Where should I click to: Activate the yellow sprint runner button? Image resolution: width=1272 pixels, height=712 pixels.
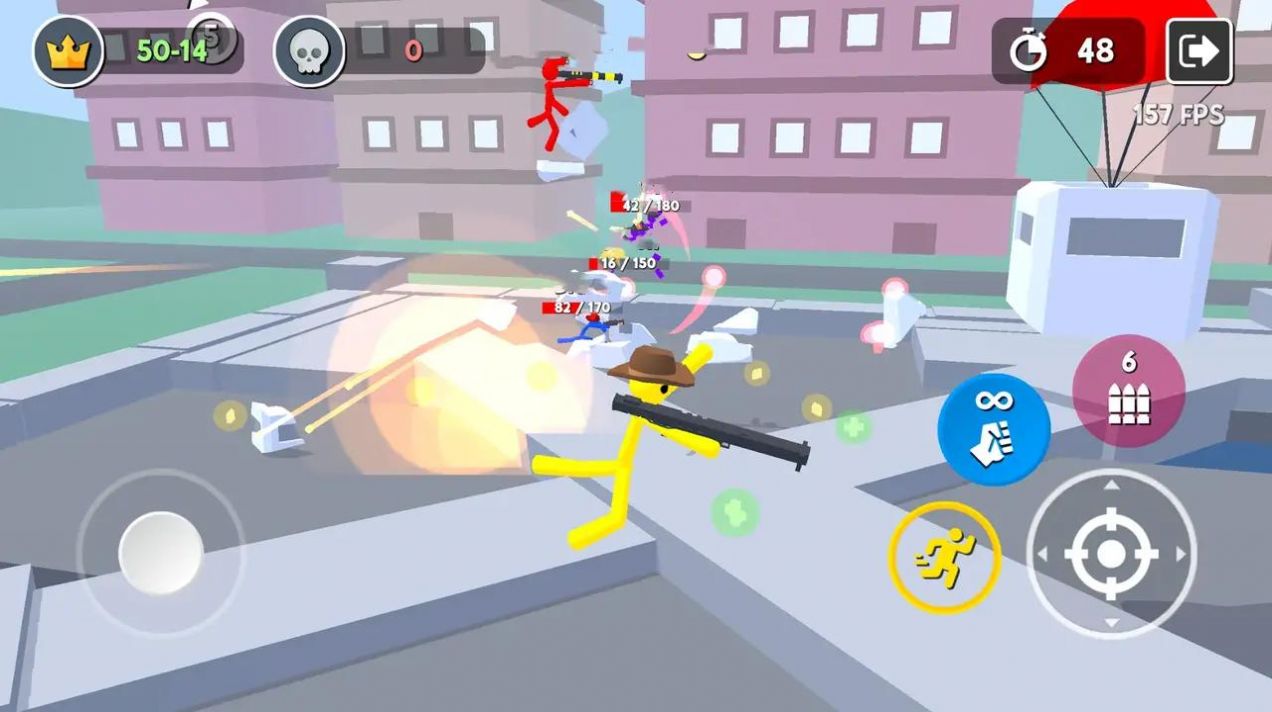pos(944,557)
